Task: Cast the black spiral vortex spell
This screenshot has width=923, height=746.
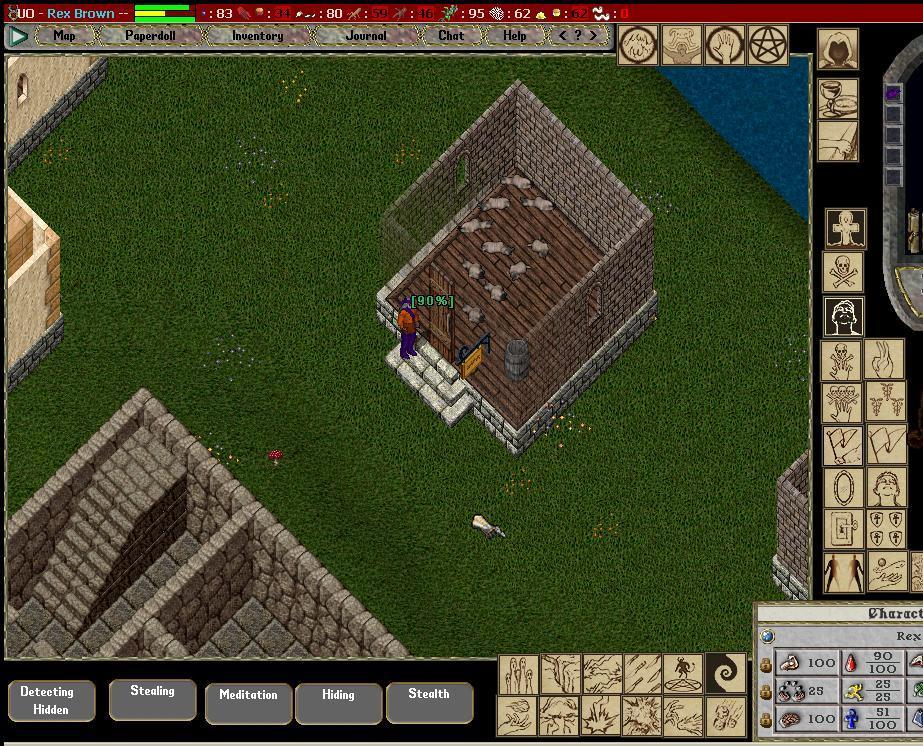Action: point(725,673)
